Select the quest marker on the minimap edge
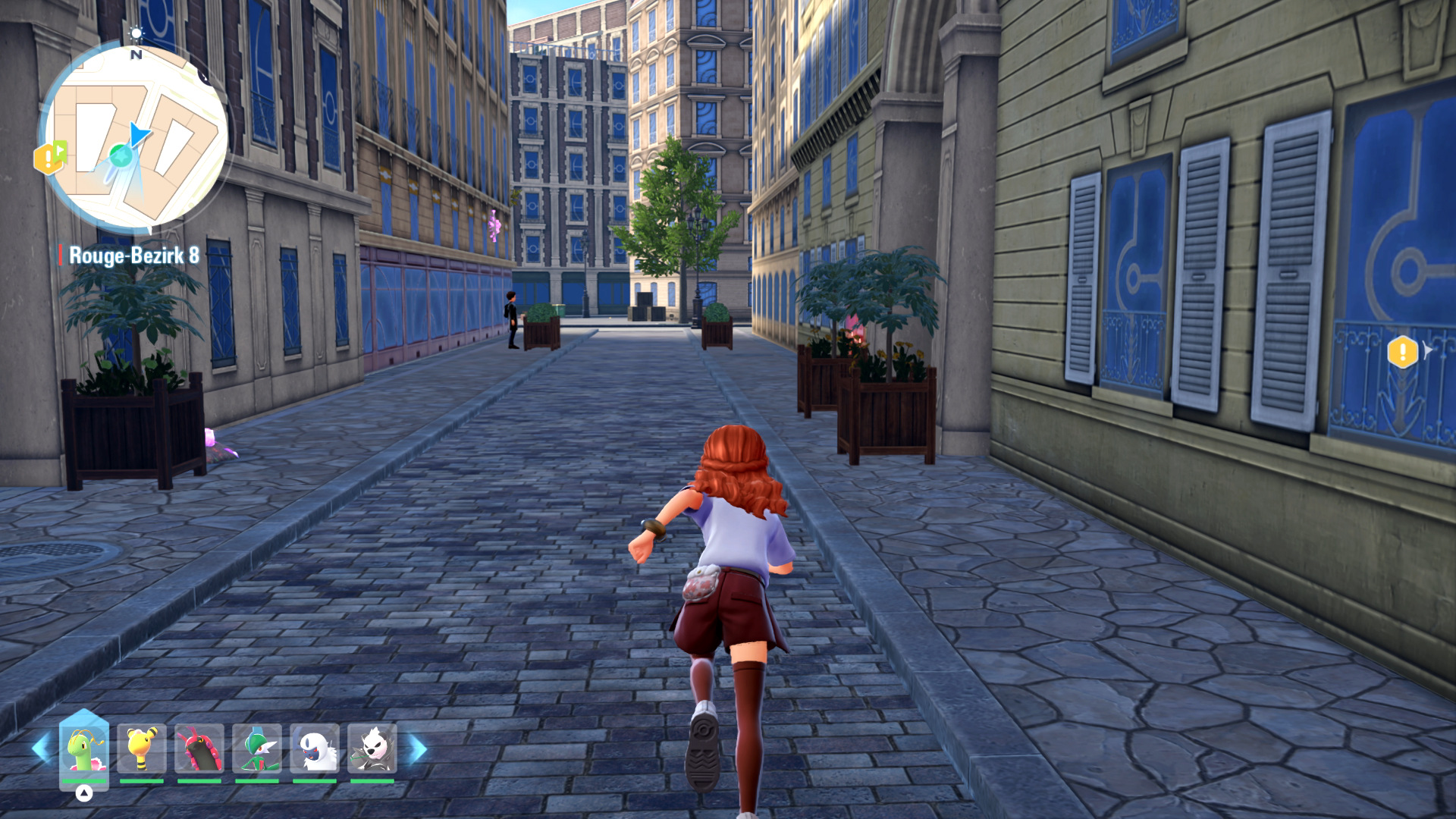 pos(49,158)
